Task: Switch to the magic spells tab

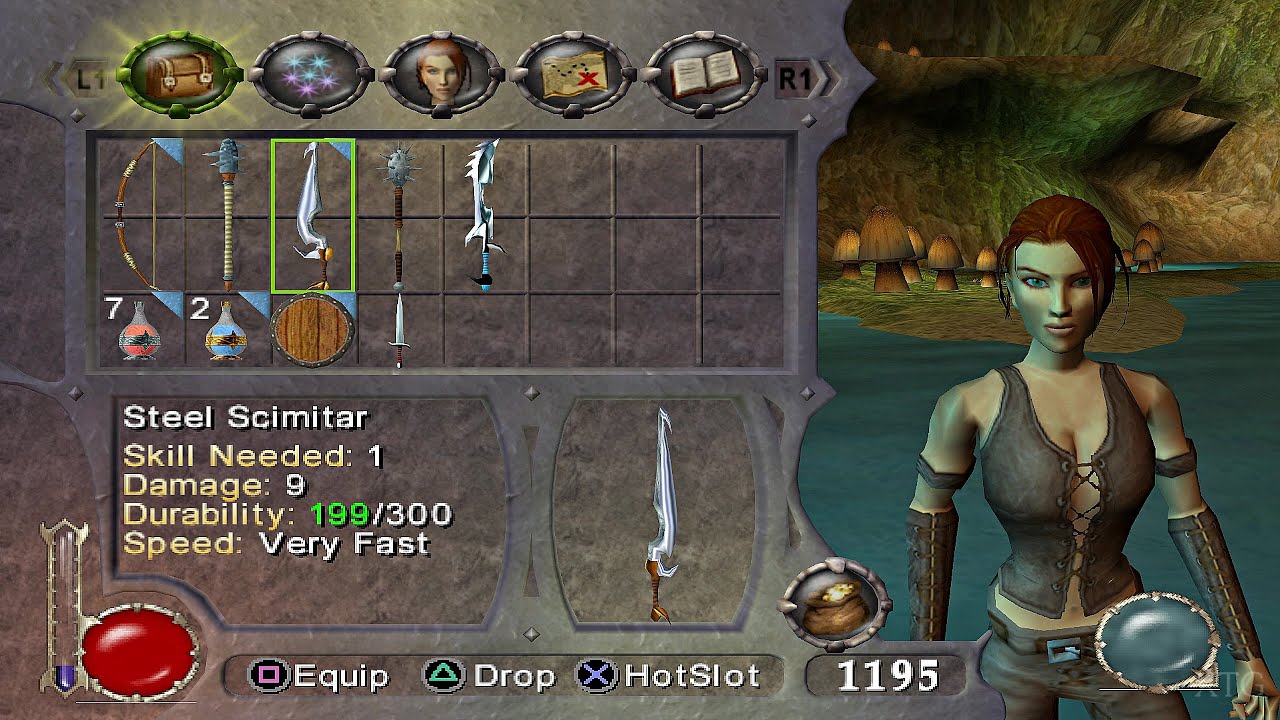Action: coord(309,75)
